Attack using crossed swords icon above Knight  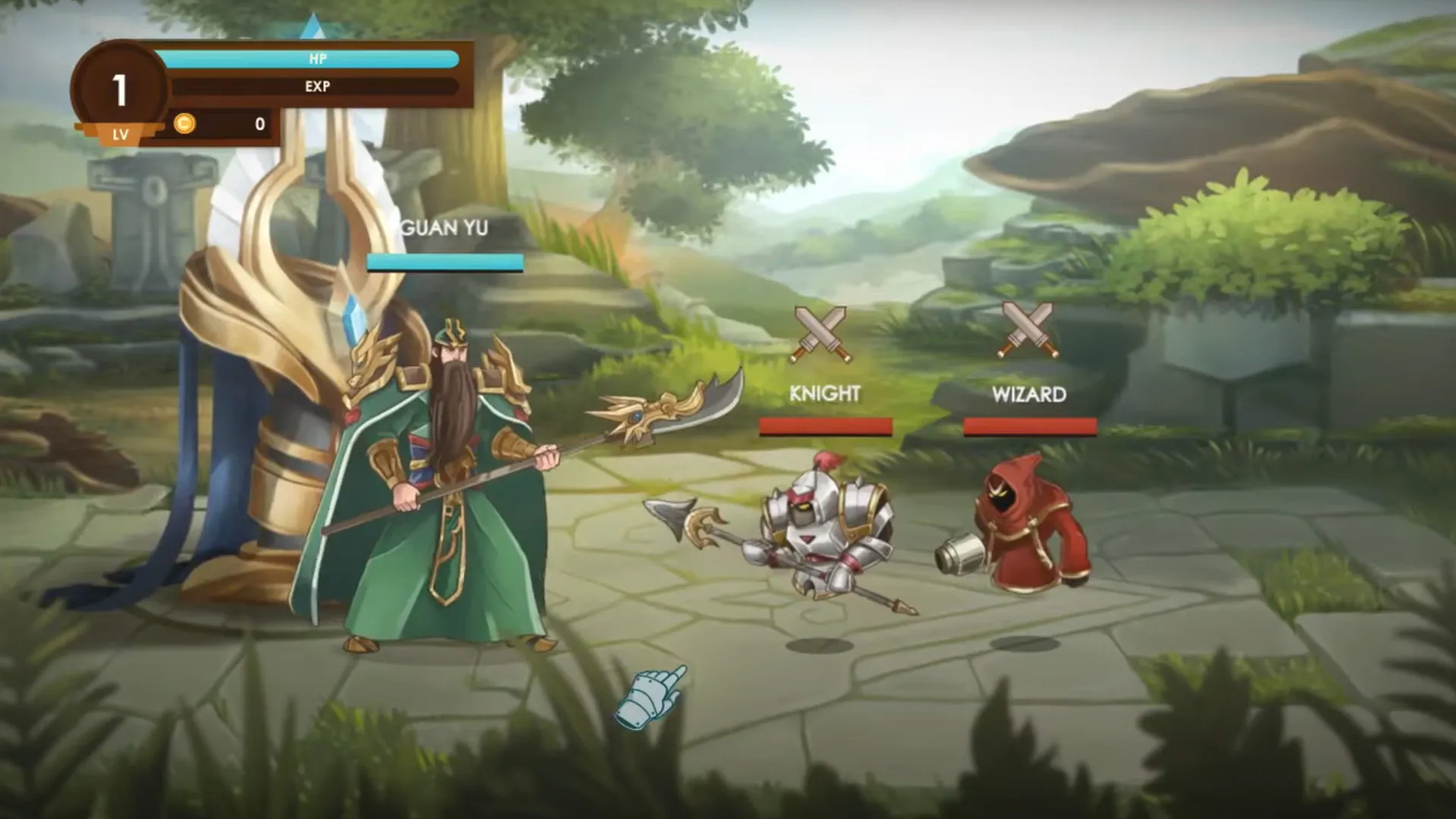pos(821,334)
